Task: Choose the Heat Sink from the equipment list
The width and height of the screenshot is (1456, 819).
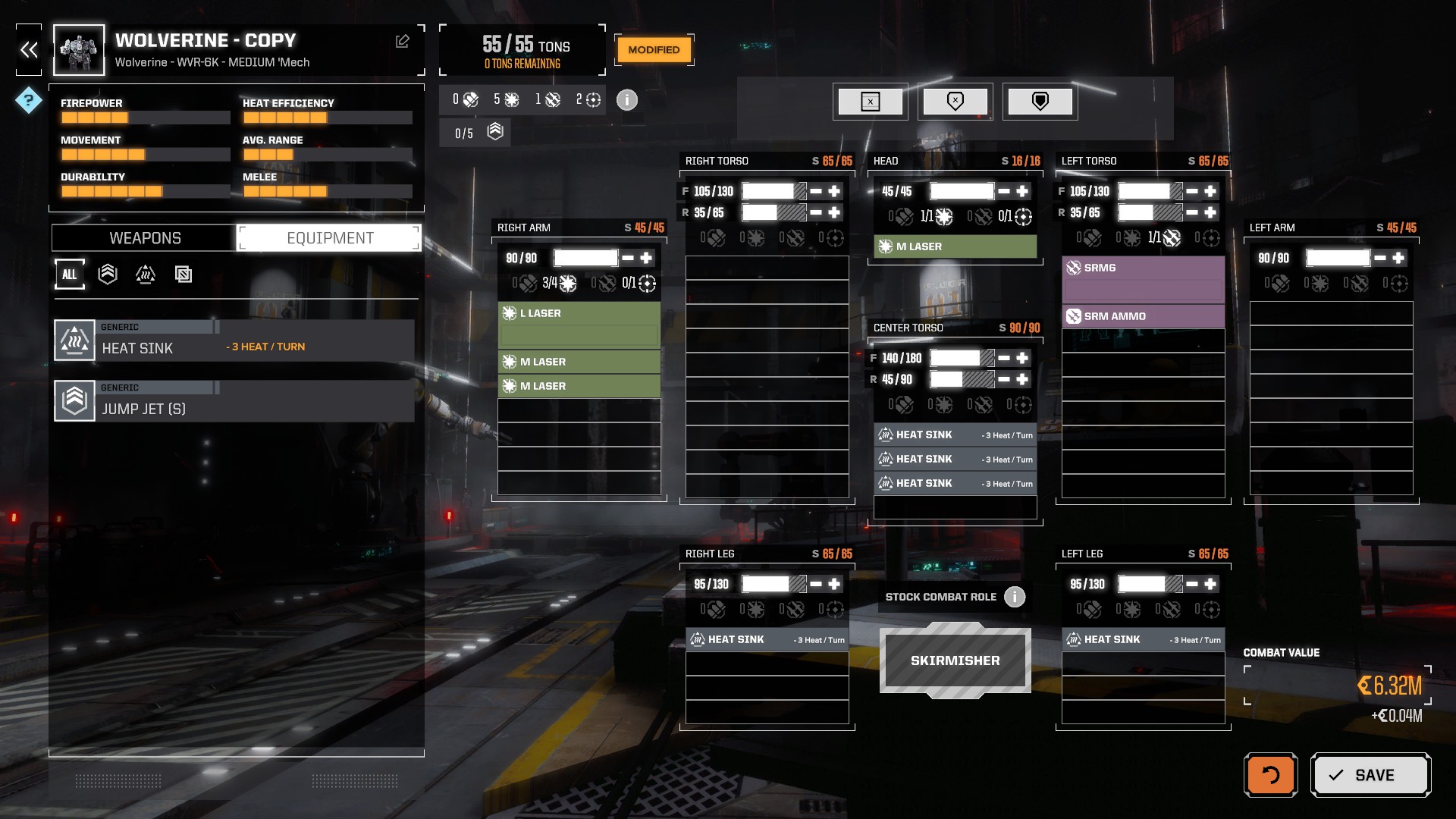Action: pos(234,340)
